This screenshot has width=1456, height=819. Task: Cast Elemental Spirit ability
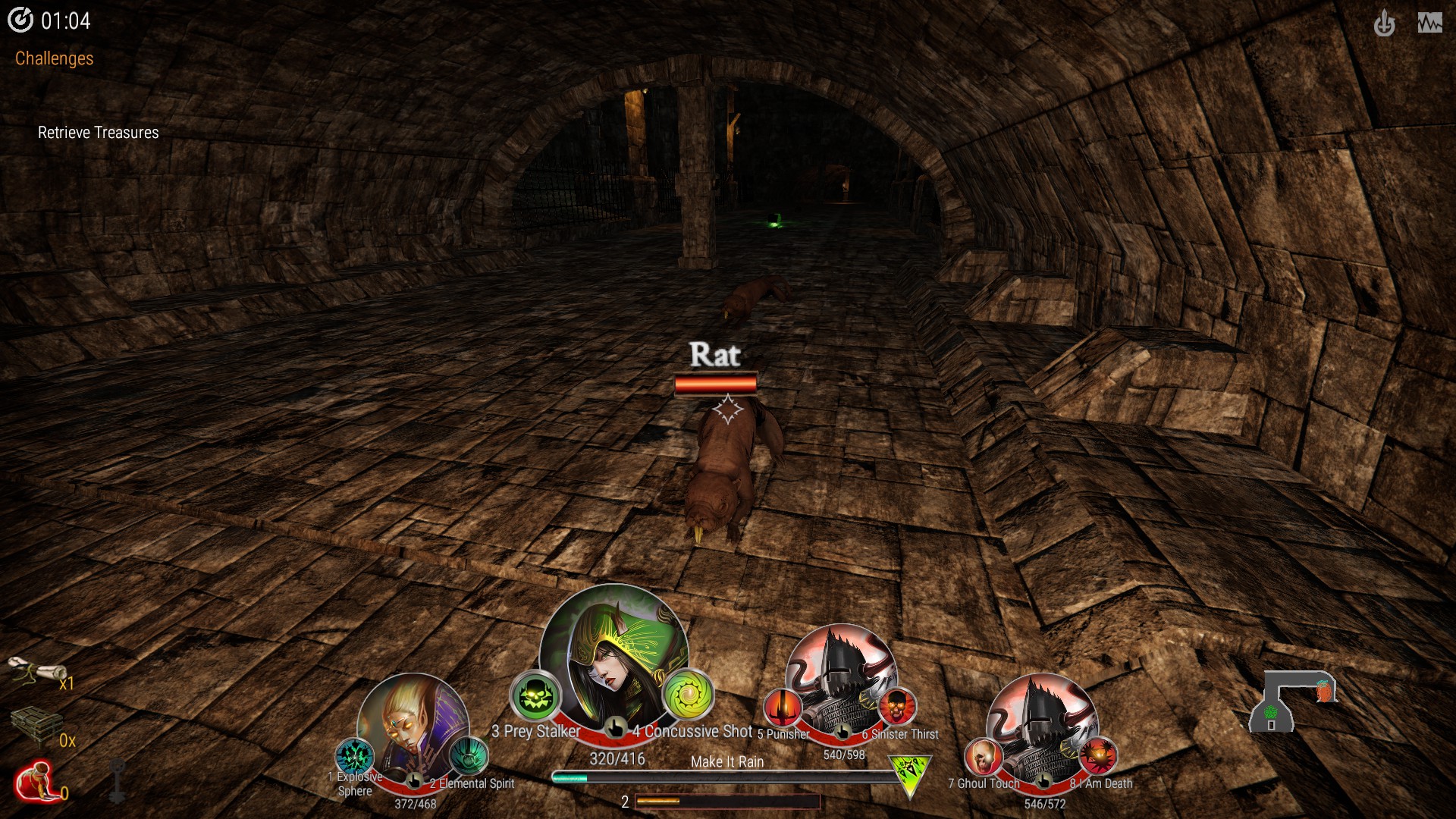(x=468, y=755)
